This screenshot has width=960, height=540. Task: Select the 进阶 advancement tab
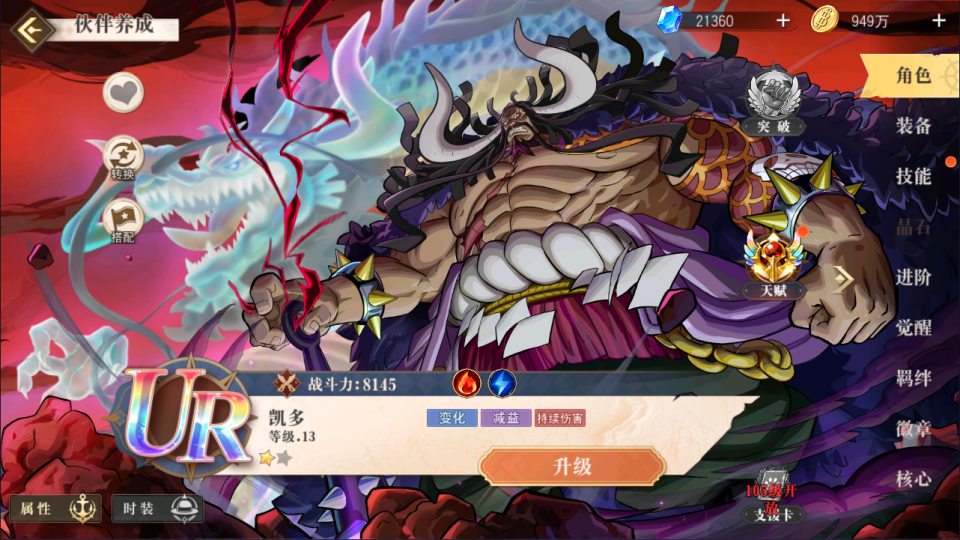point(912,278)
